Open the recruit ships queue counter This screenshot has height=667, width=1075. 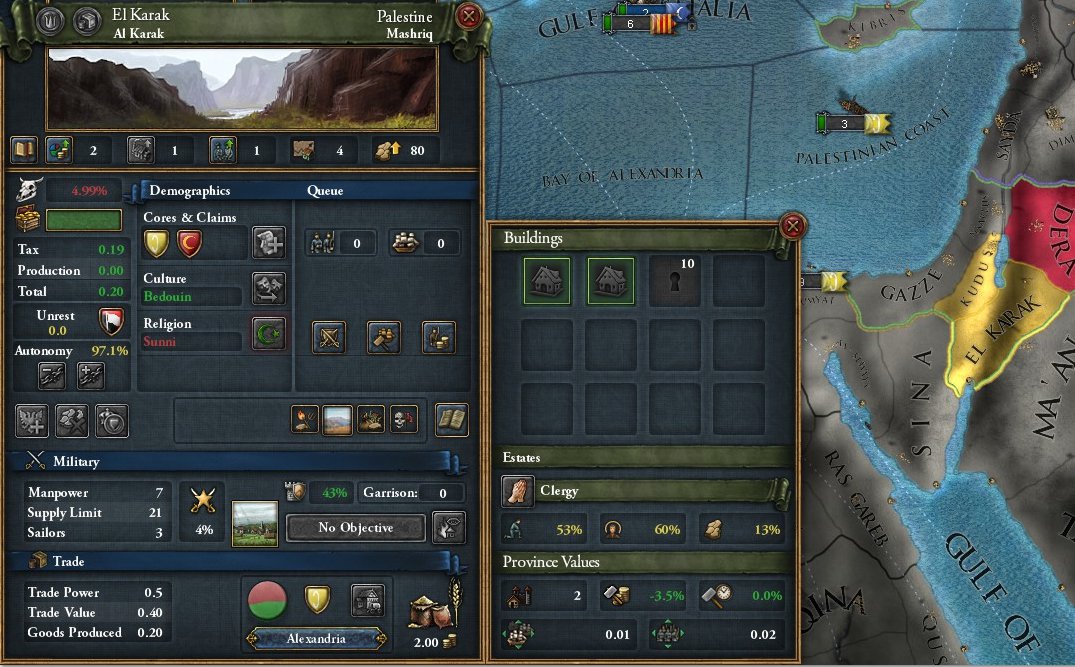coord(425,242)
